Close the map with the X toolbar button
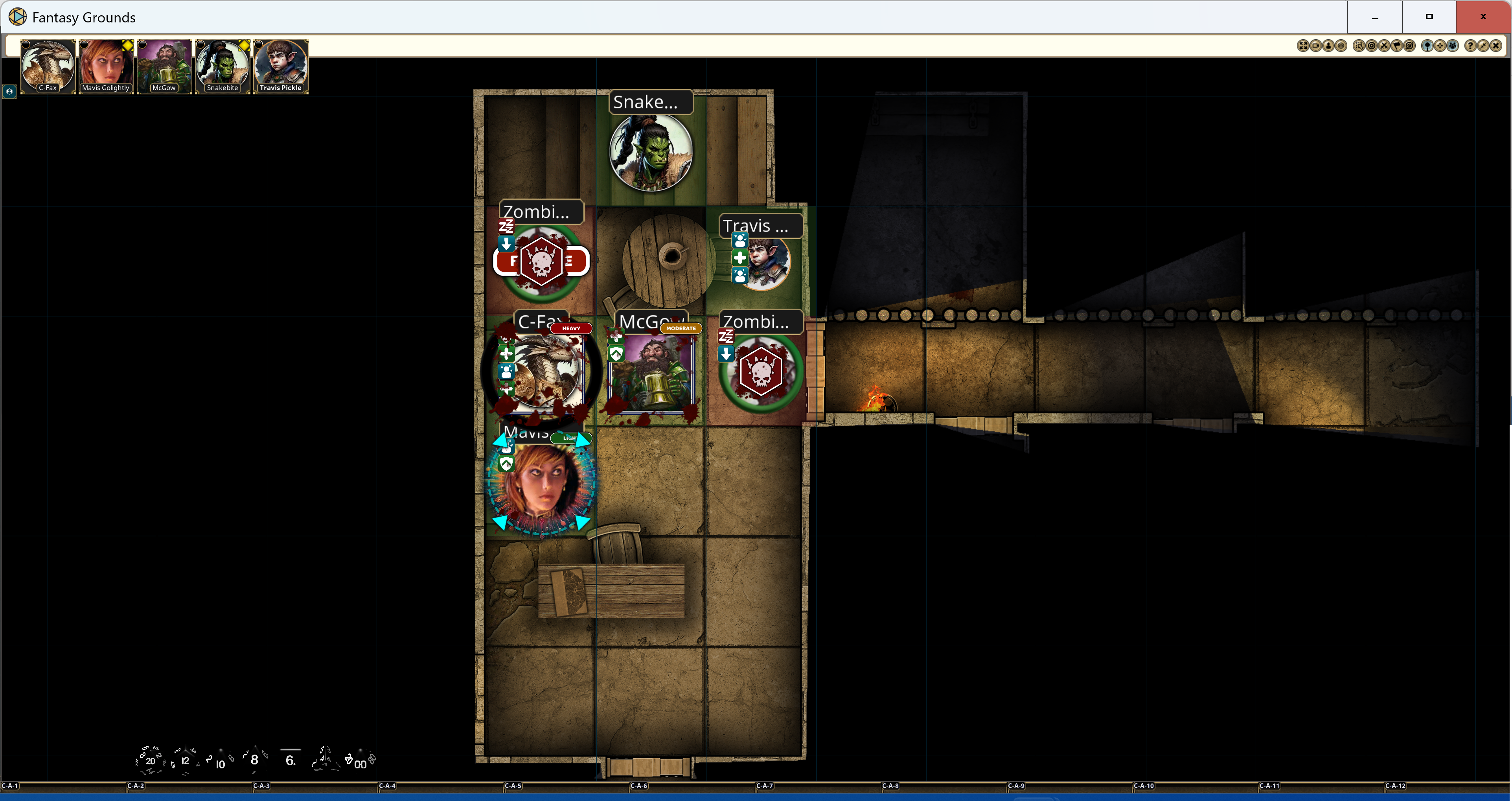The height and width of the screenshot is (801, 1512). click(1495, 46)
